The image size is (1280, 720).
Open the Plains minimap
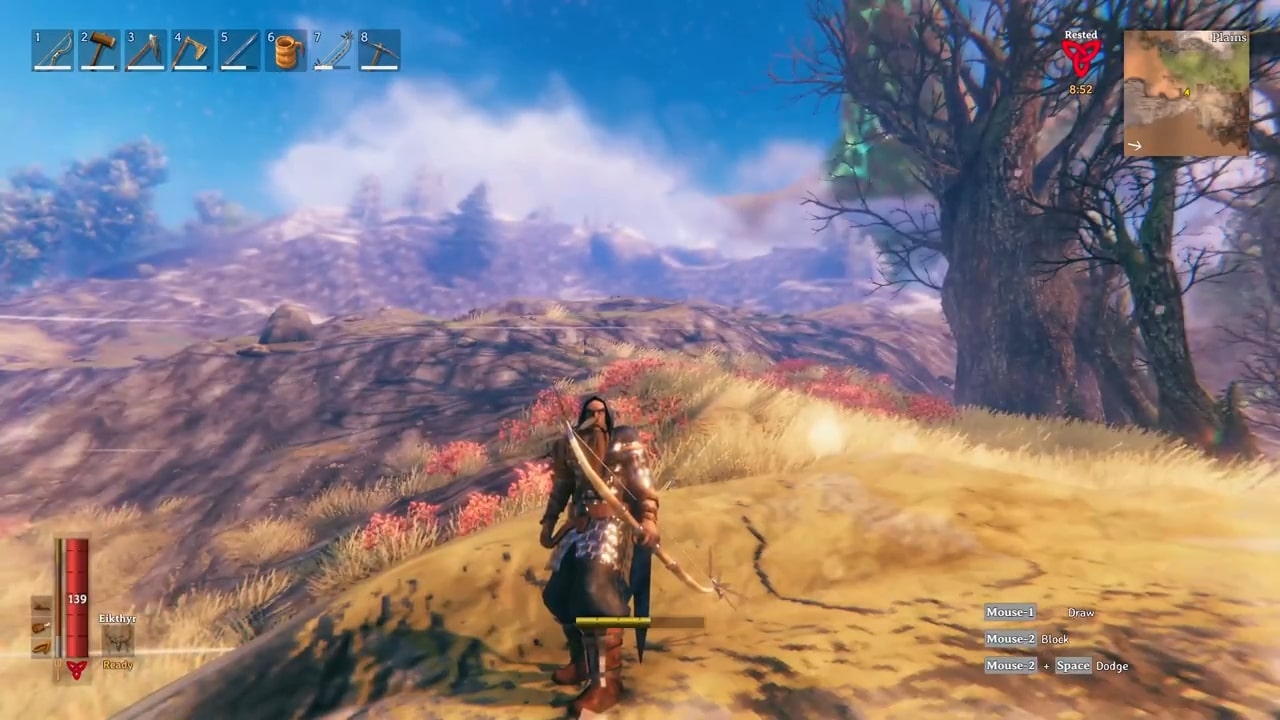[1186, 93]
